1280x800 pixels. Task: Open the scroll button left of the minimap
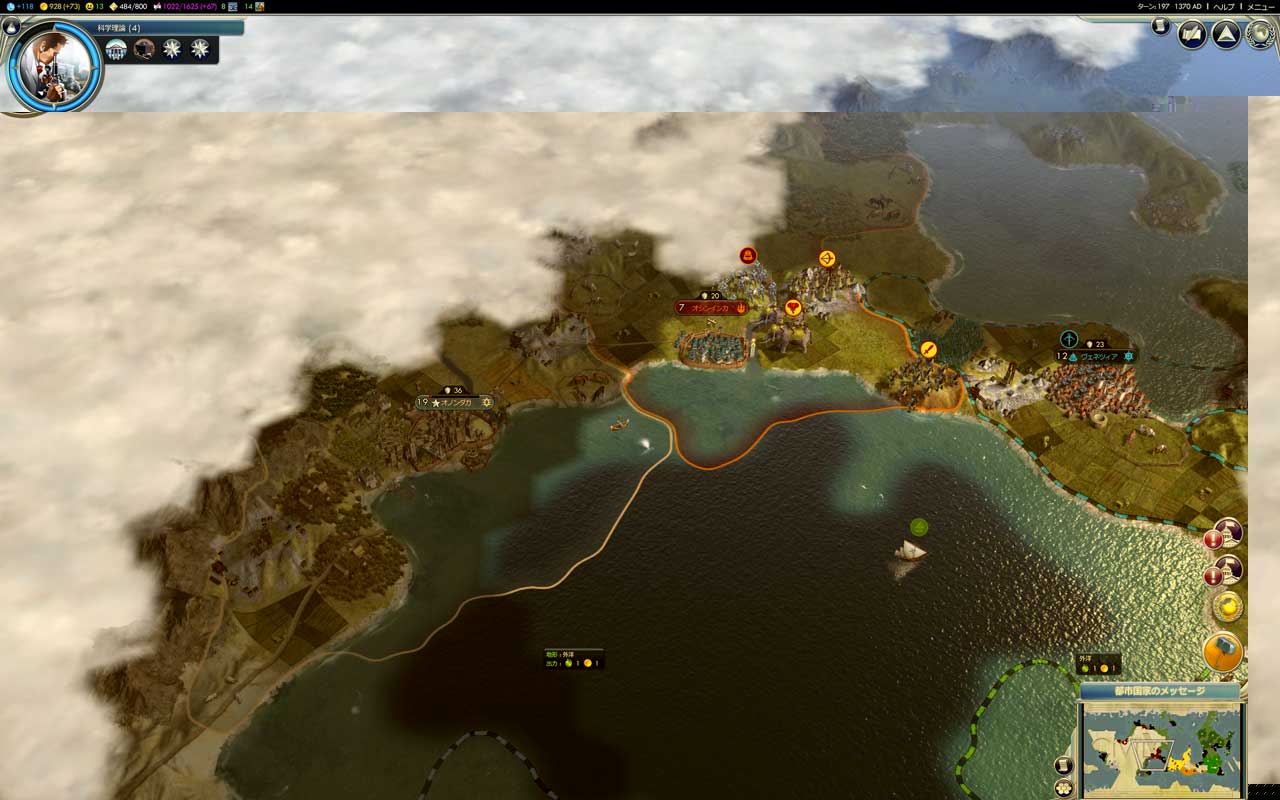[1064, 766]
